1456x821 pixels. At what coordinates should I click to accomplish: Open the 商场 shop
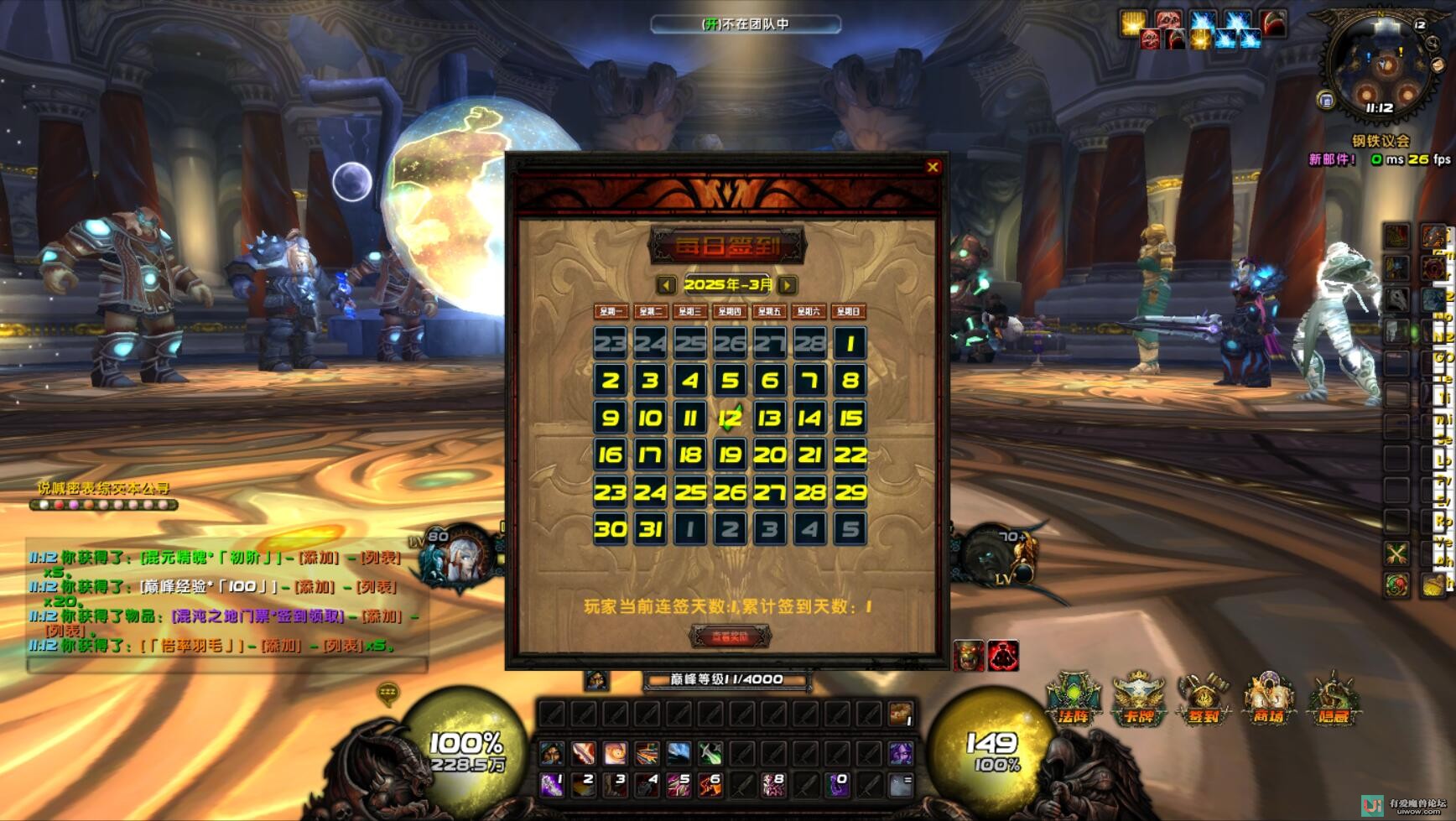click(x=1268, y=698)
